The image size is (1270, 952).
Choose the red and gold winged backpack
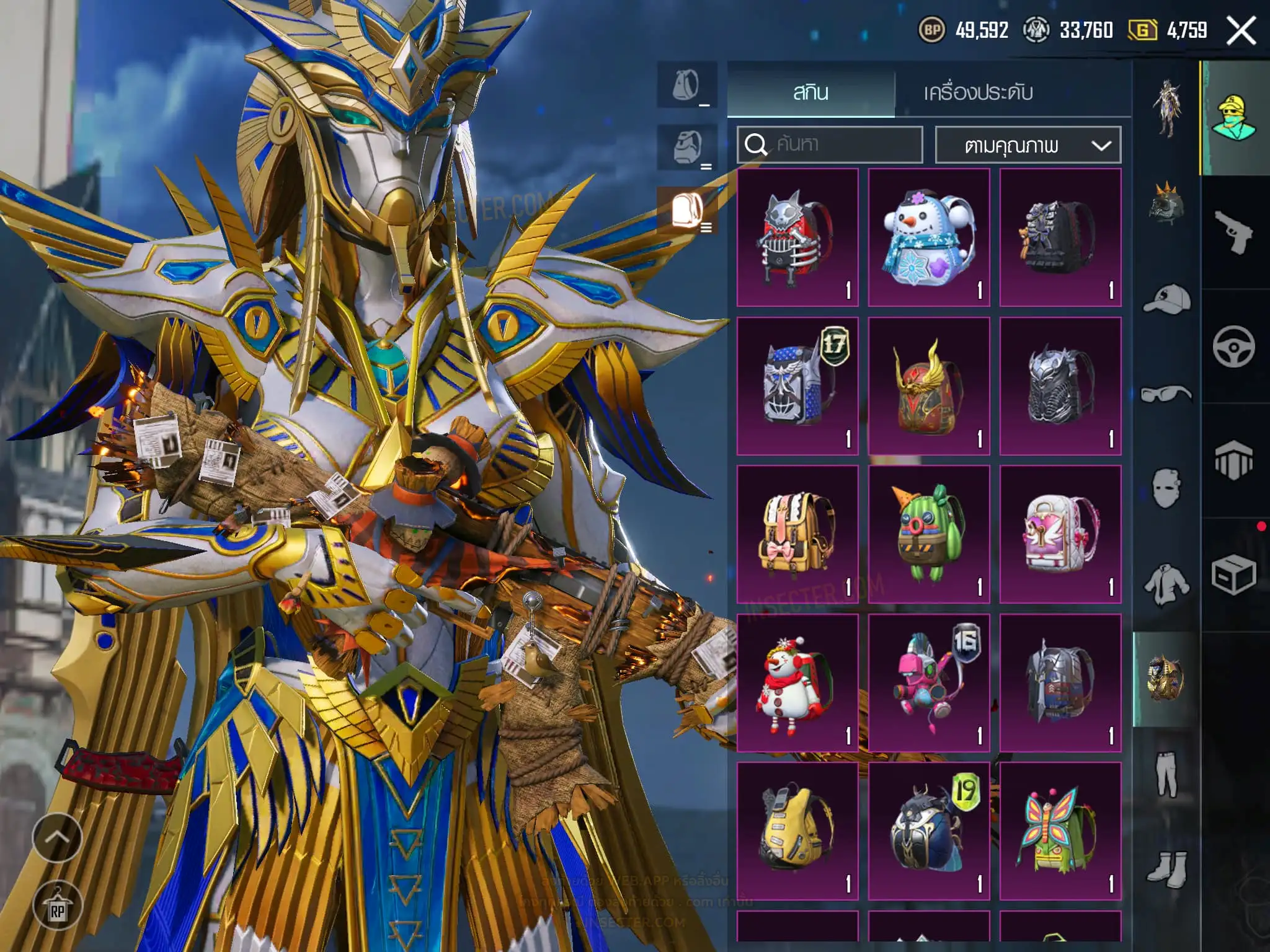coord(928,386)
